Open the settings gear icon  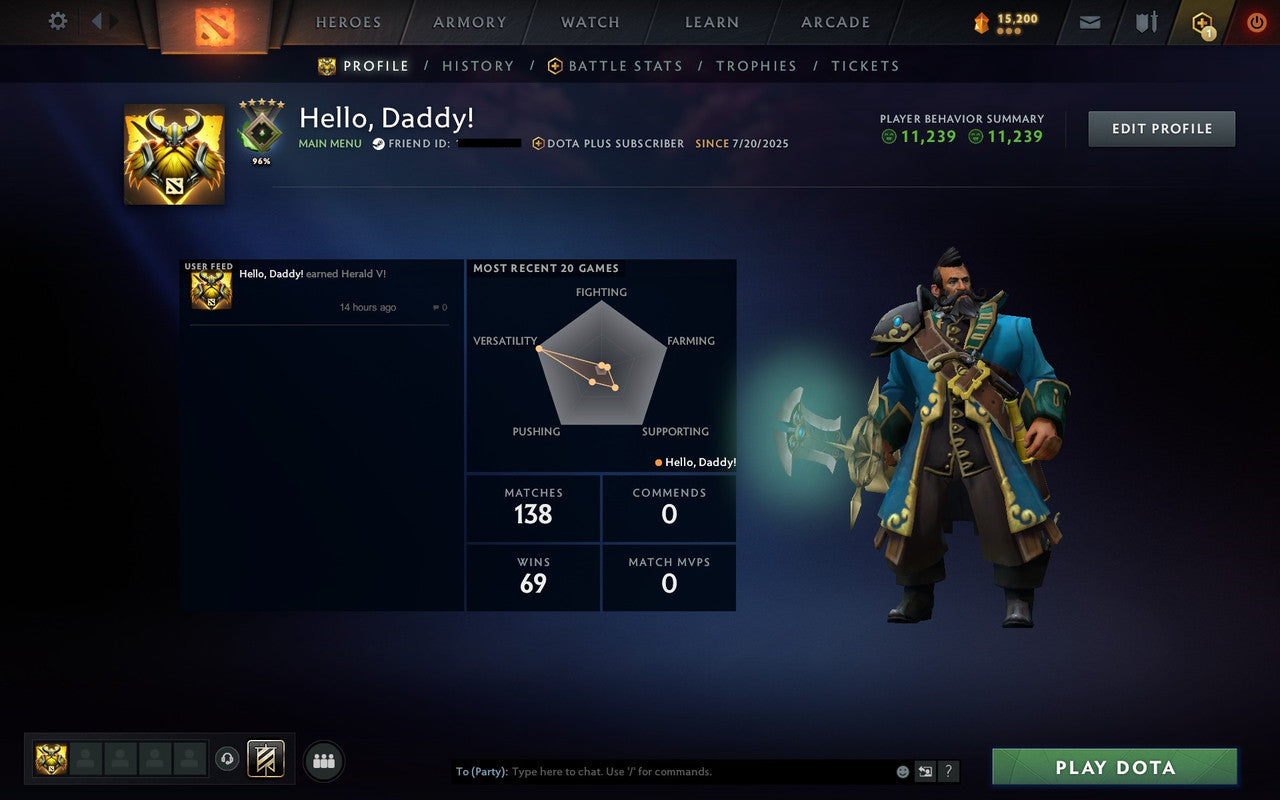click(57, 20)
